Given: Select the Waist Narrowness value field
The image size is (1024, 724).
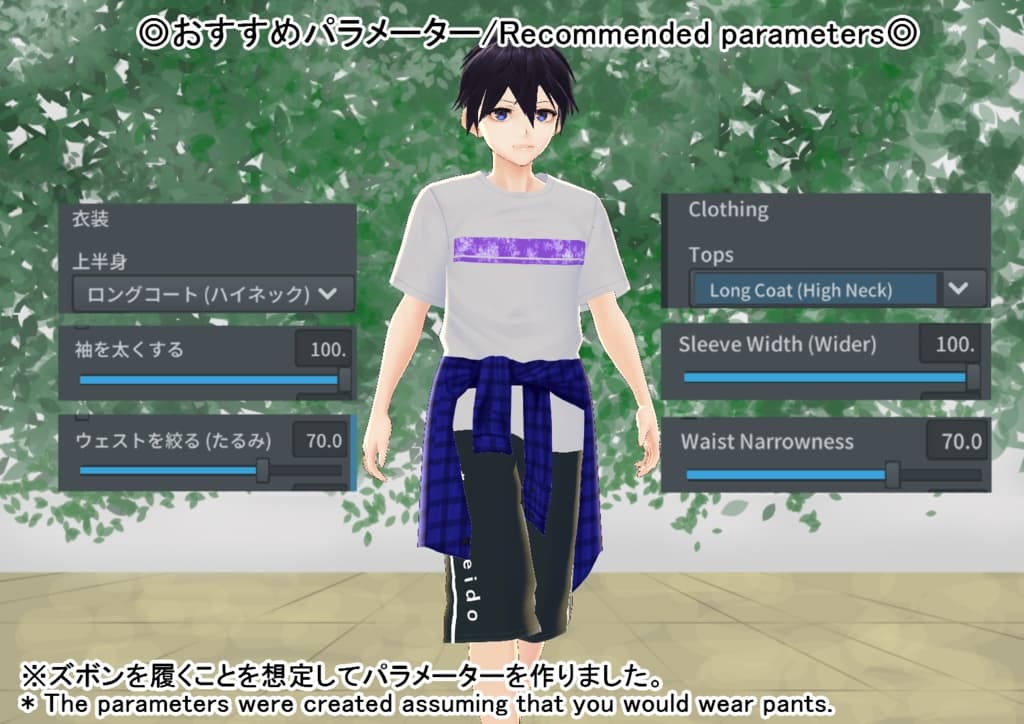Looking at the screenshot, I should click(956, 442).
